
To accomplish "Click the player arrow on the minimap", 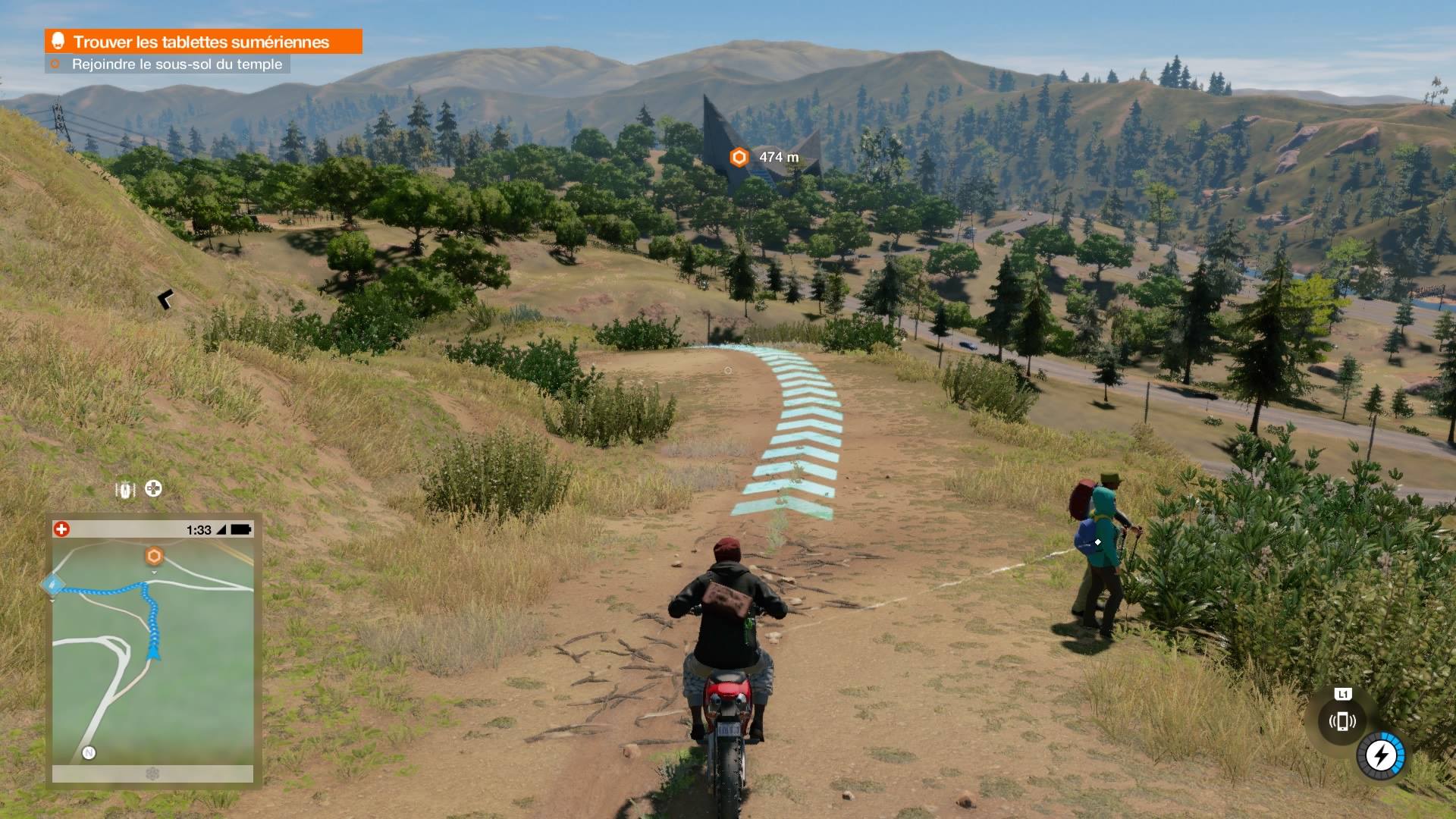I will pyautogui.click(x=154, y=652).
